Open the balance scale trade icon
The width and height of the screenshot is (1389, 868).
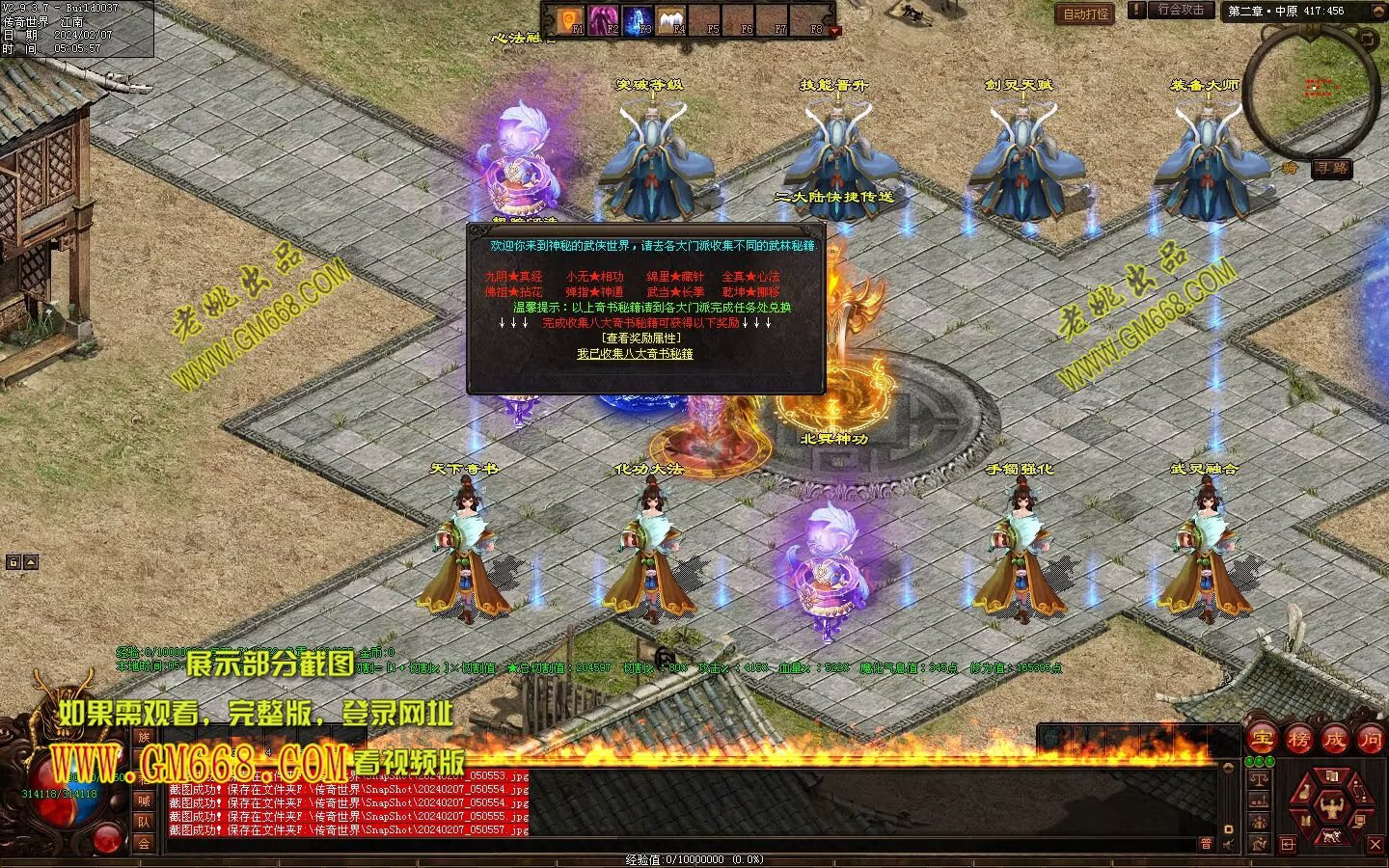1258,777
